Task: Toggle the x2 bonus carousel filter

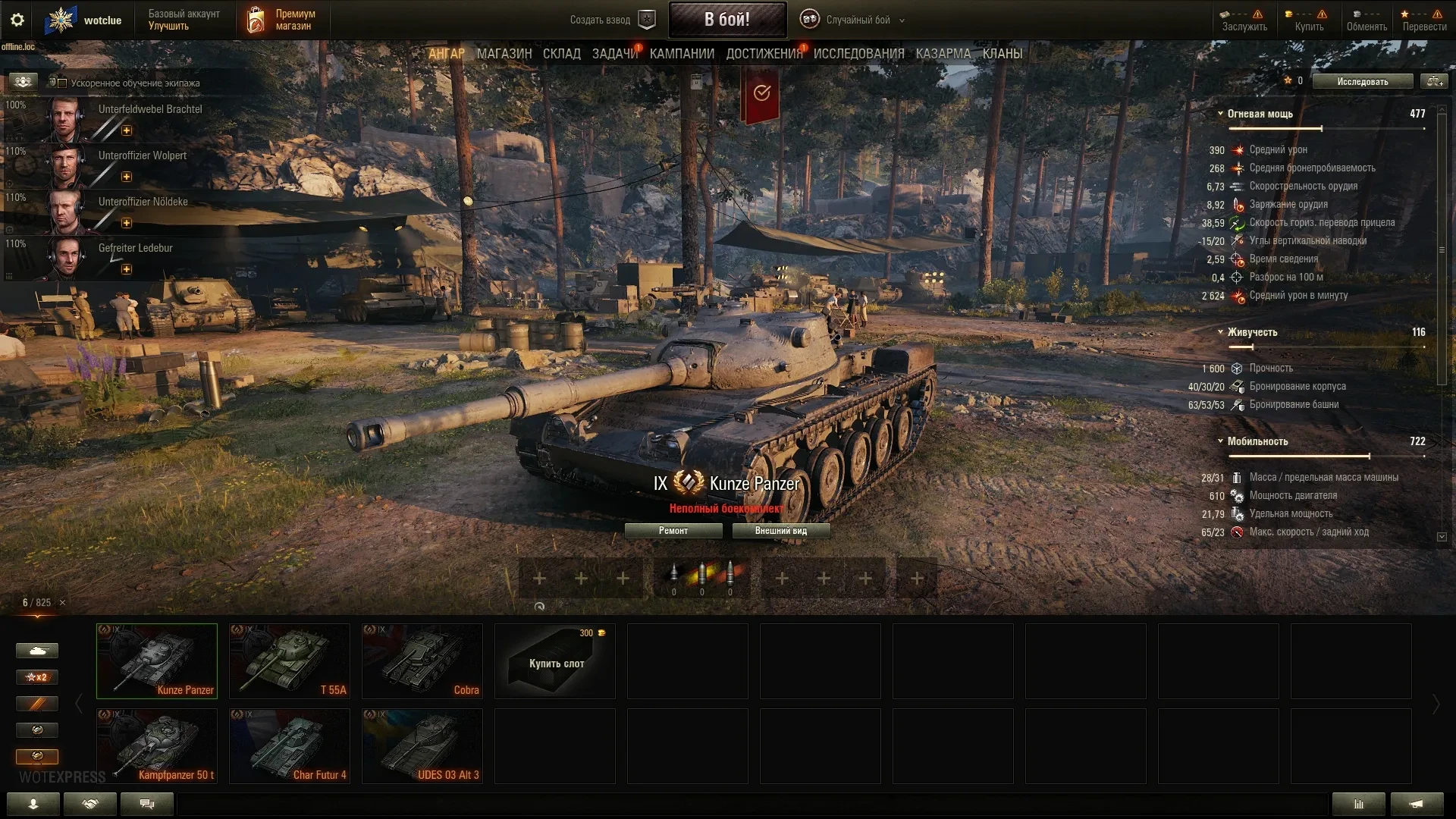Action: 36,677
